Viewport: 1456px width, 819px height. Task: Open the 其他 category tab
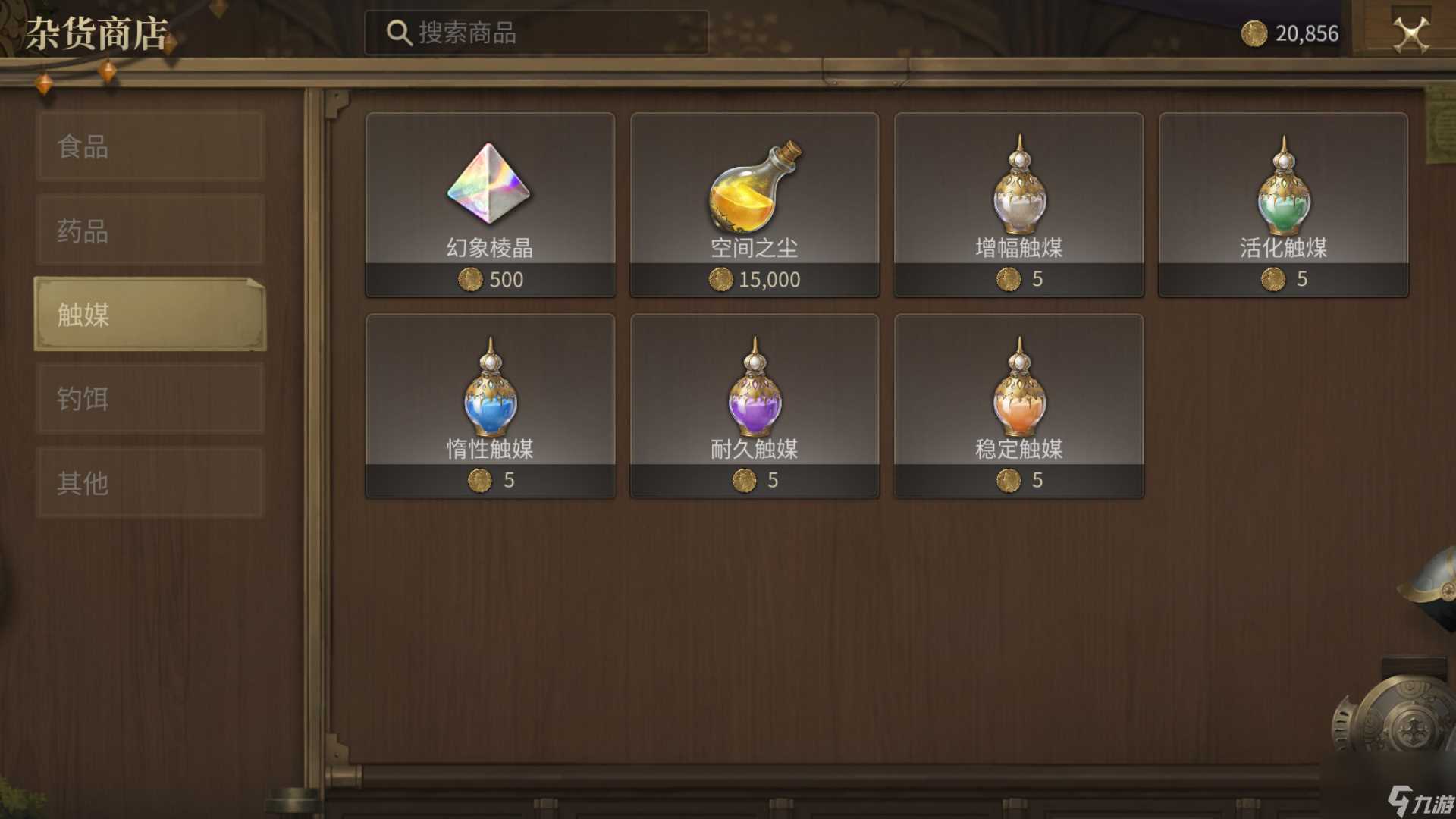click(x=149, y=481)
